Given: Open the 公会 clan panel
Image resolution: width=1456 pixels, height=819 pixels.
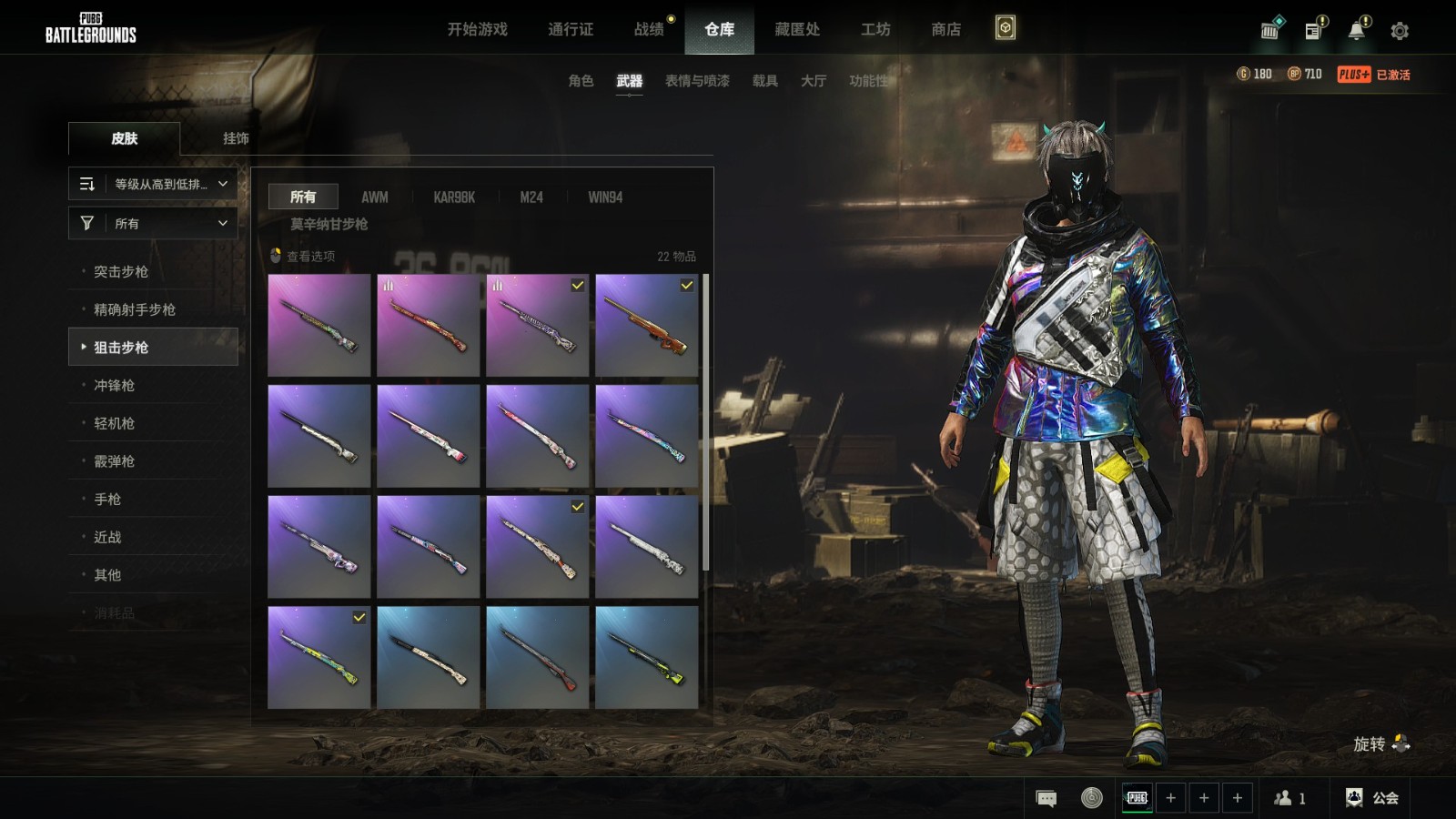Looking at the screenshot, I should pos(1372,798).
